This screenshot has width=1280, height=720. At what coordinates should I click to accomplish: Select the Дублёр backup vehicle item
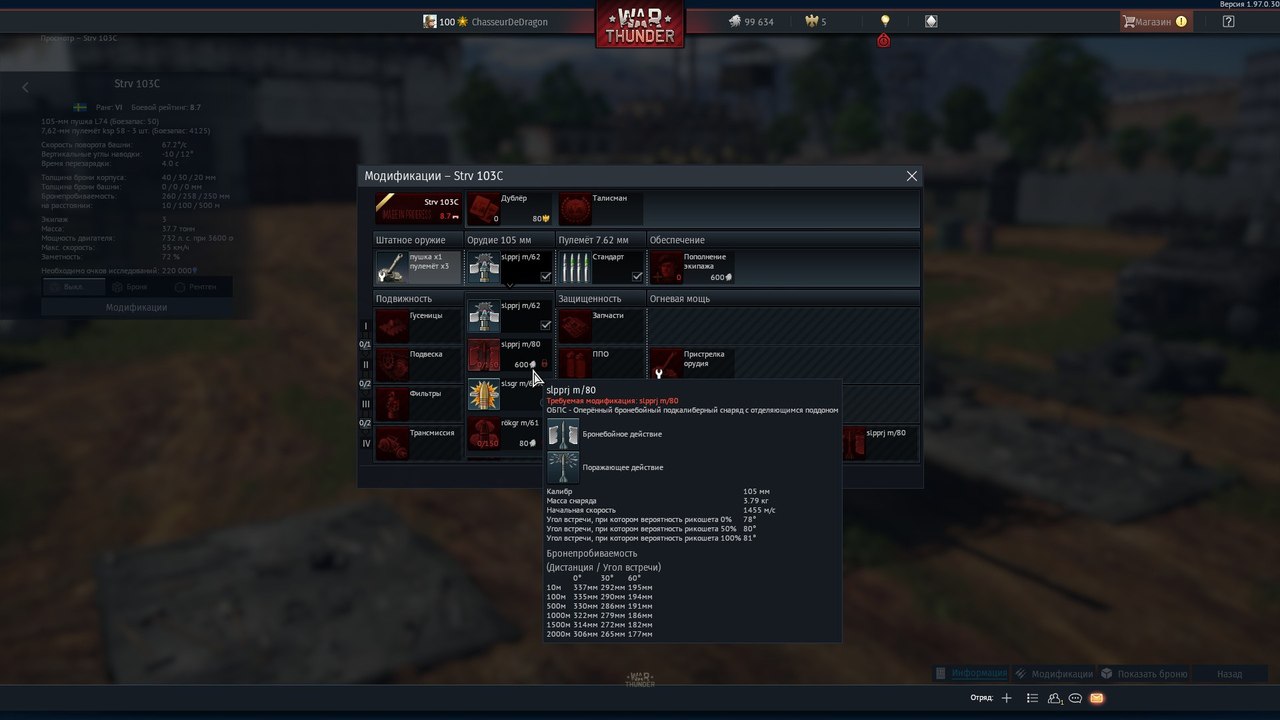point(509,208)
